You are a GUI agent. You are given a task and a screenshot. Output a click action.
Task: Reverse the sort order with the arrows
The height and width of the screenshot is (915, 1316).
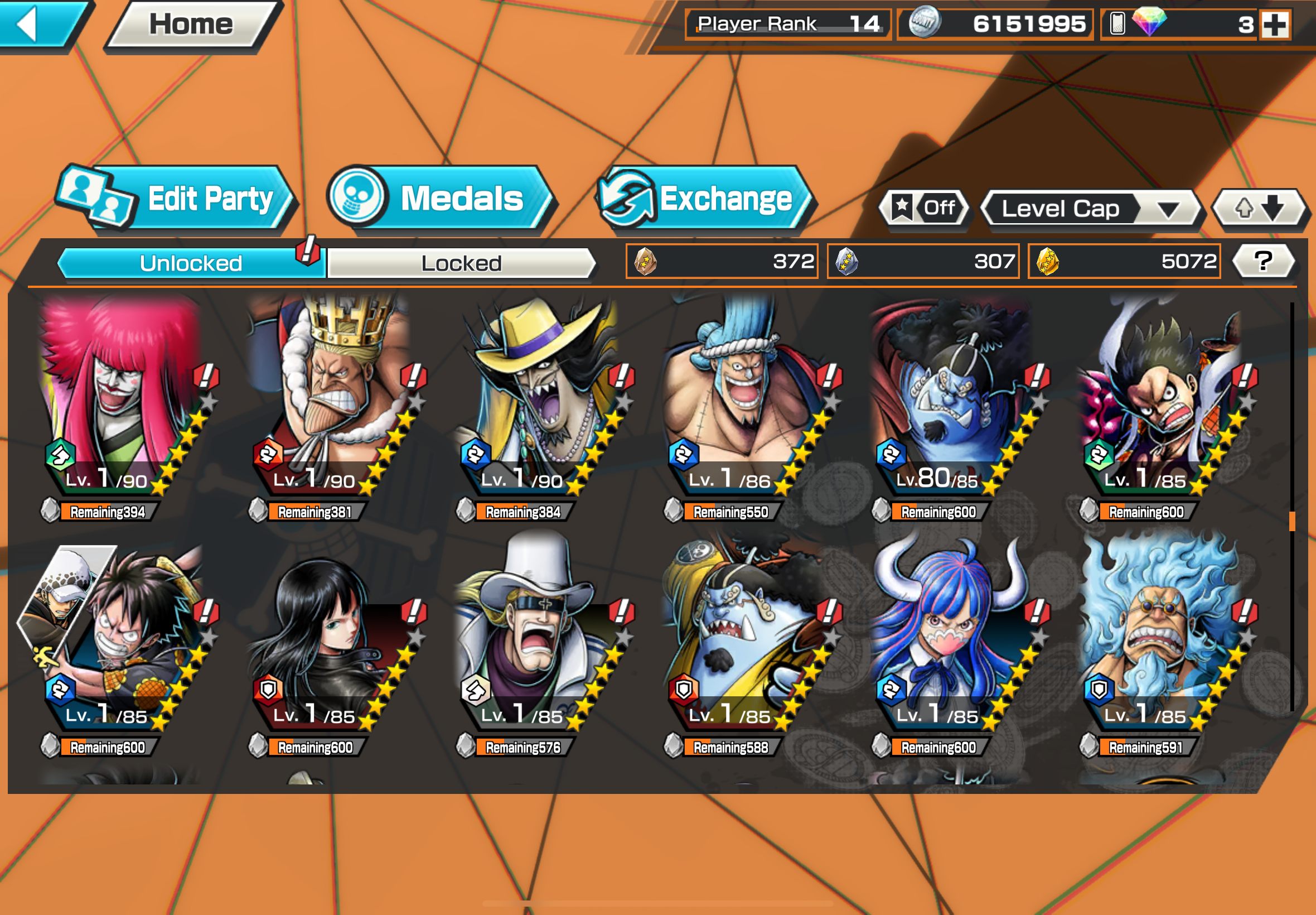[1258, 208]
